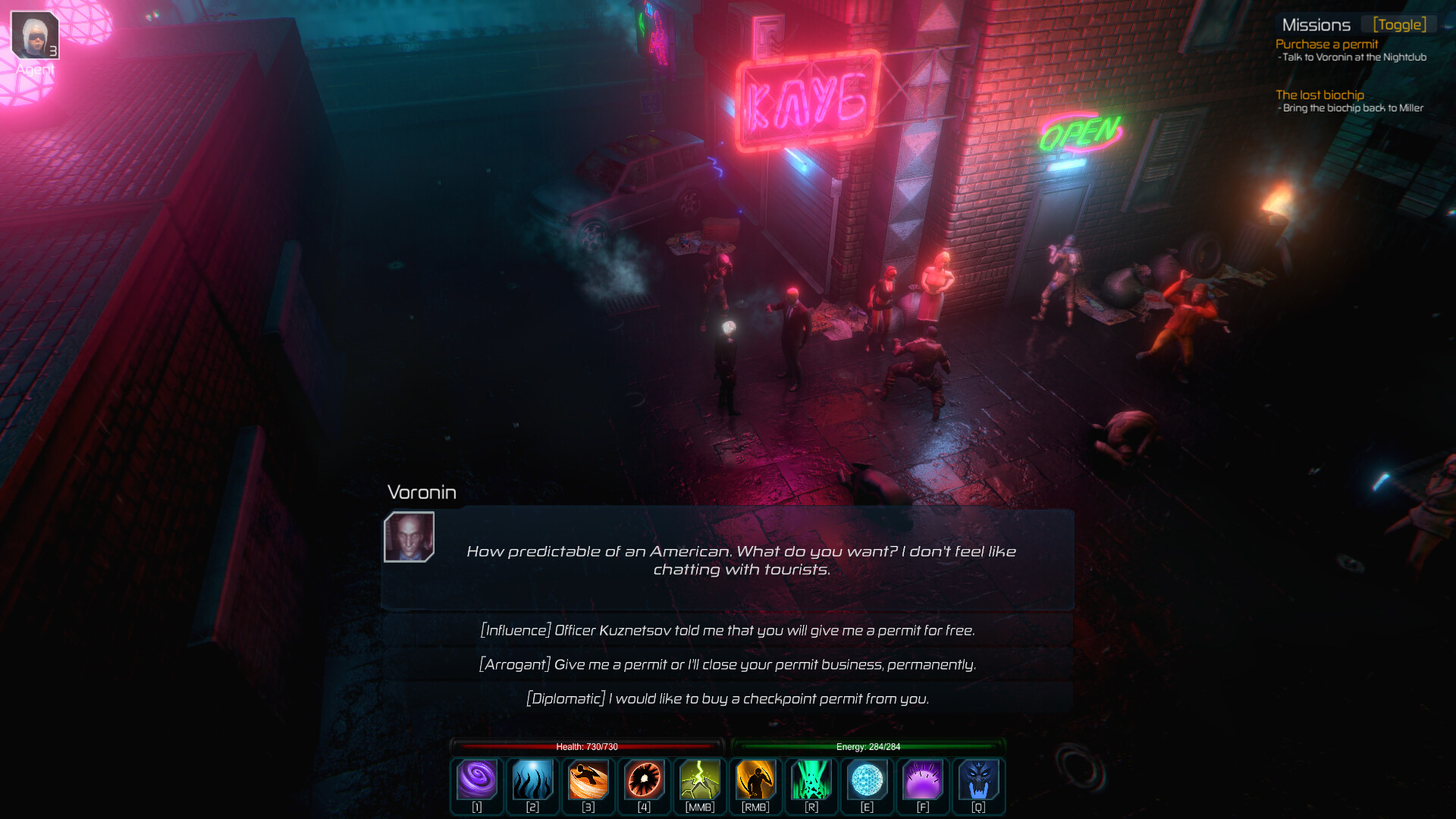Activate the blue flames ability in slot 2

(532, 786)
